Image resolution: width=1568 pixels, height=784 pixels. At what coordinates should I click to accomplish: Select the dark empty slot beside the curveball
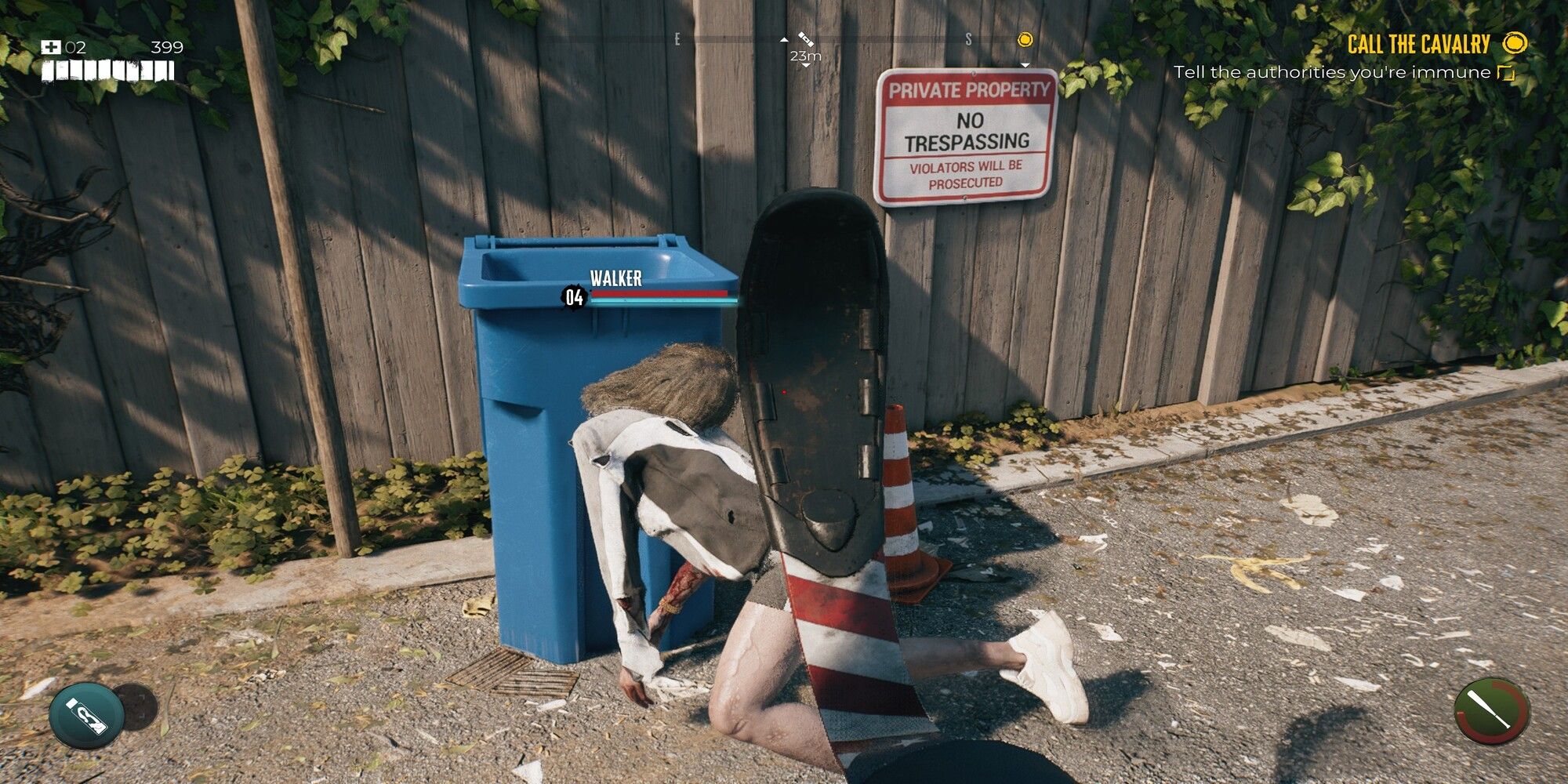[139, 706]
